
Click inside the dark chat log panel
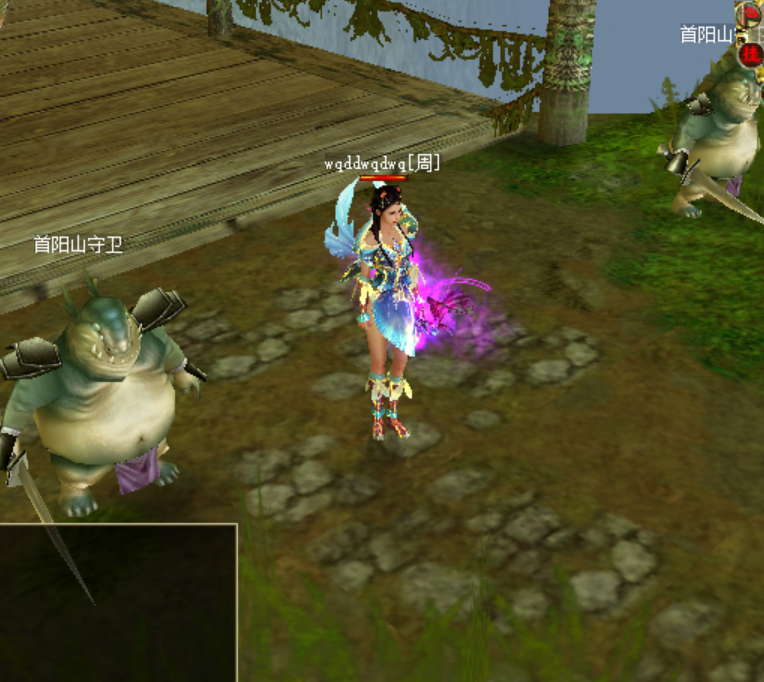(x=118, y=602)
